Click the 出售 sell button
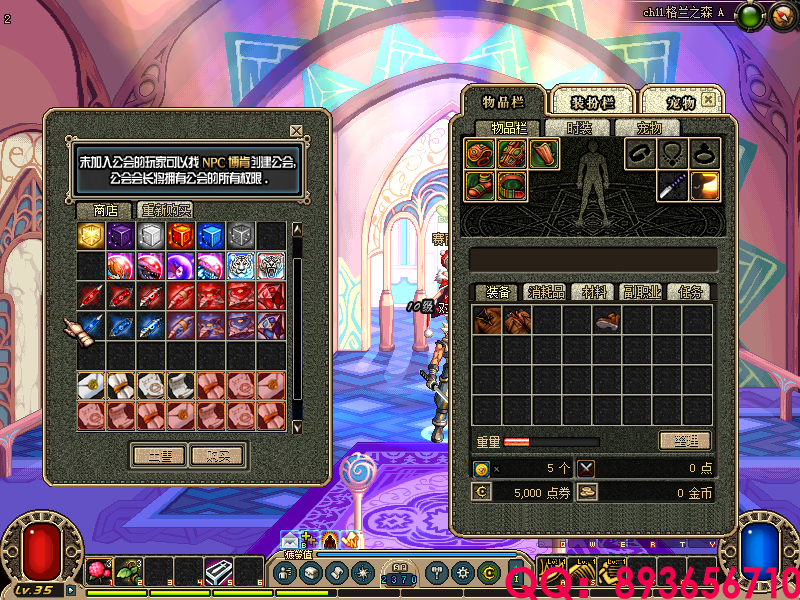This screenshot has width=800, height=600. pyautogui.click(x=159, y=455)
